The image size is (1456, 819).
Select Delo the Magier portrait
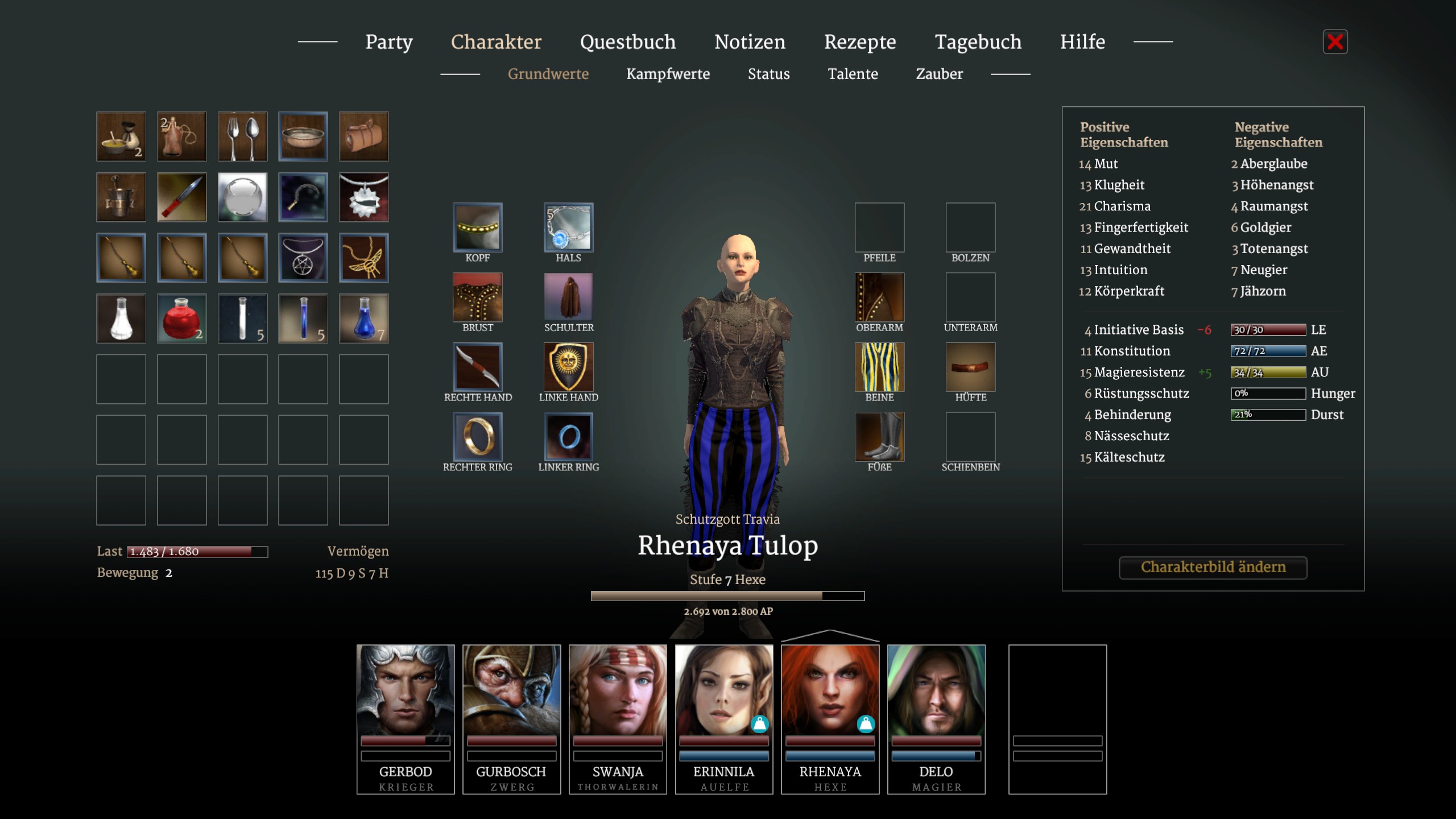click(936, 718)
